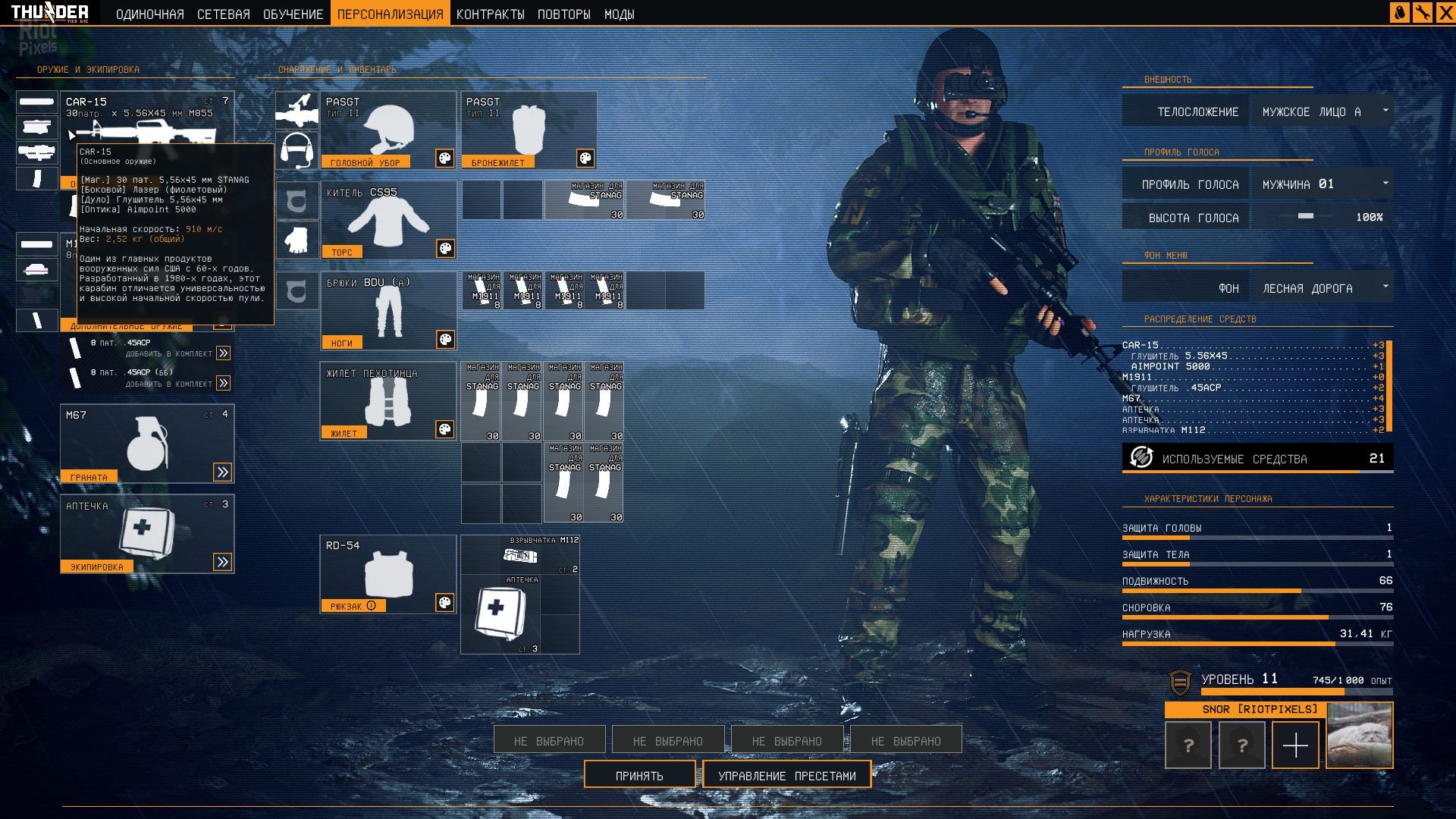Viewport: 1456px width, 819px height.
Task: Close the game with the X button
Action: tap(1445, 13)
